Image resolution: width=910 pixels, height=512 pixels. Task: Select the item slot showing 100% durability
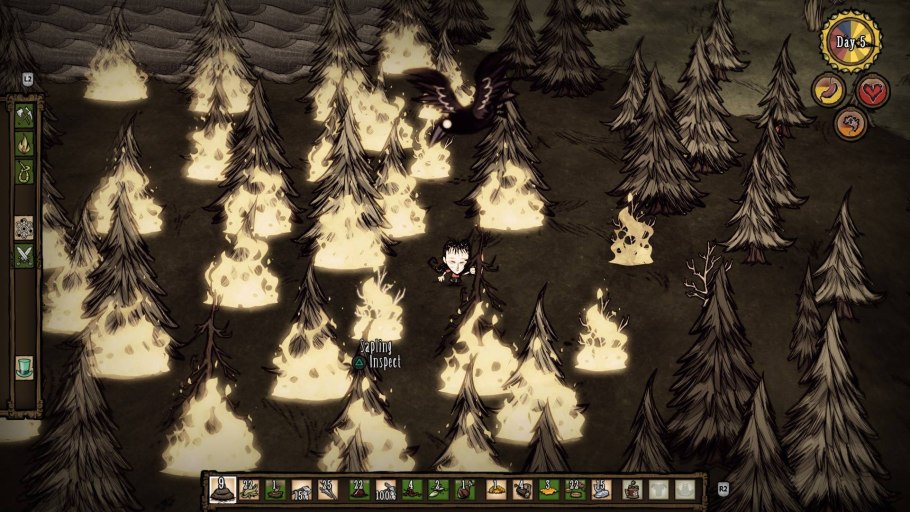point(386,490)
